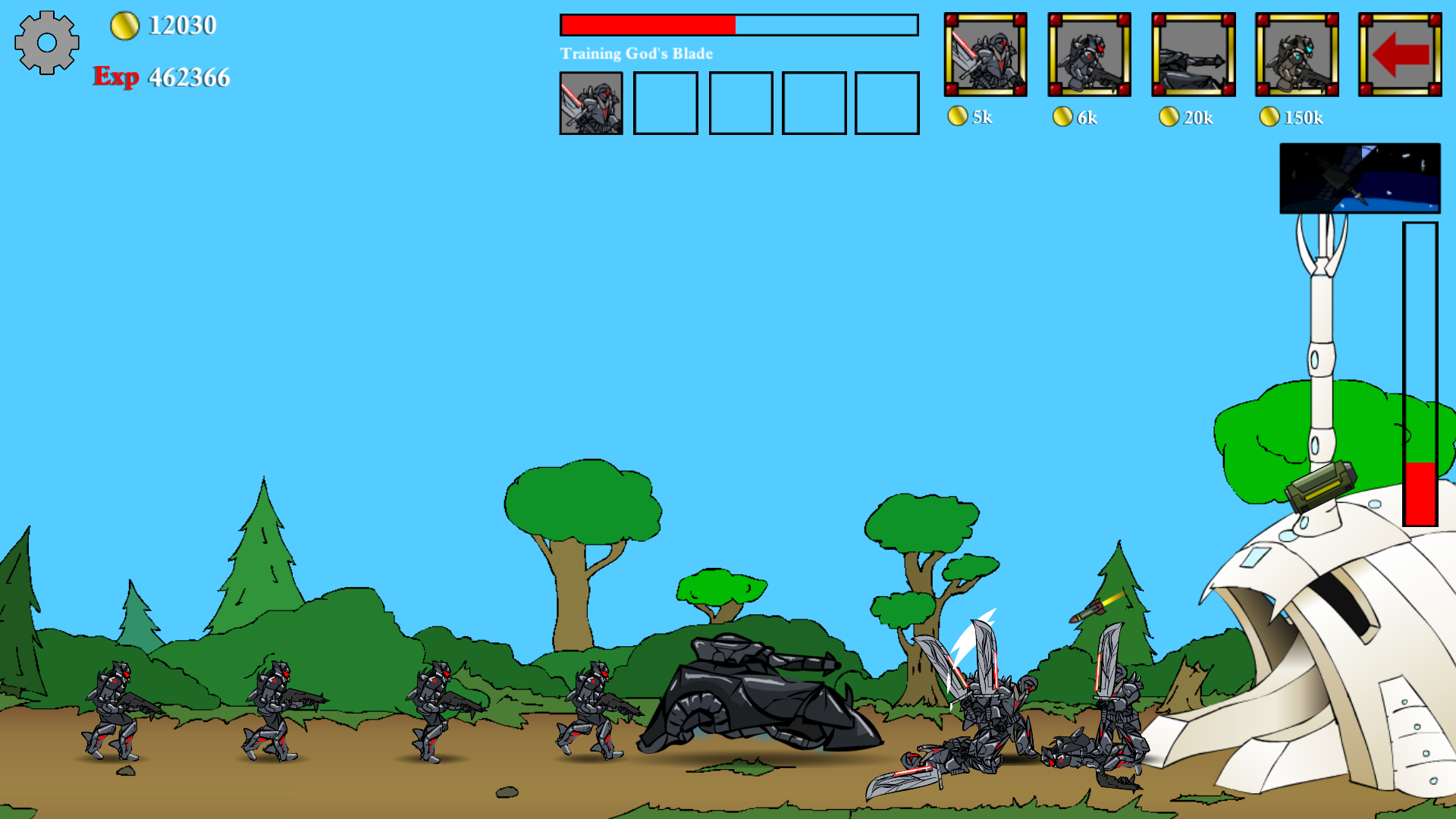The image size is (1456, 819).
Task: Click the gold coin currency icon
Action: 124,25
